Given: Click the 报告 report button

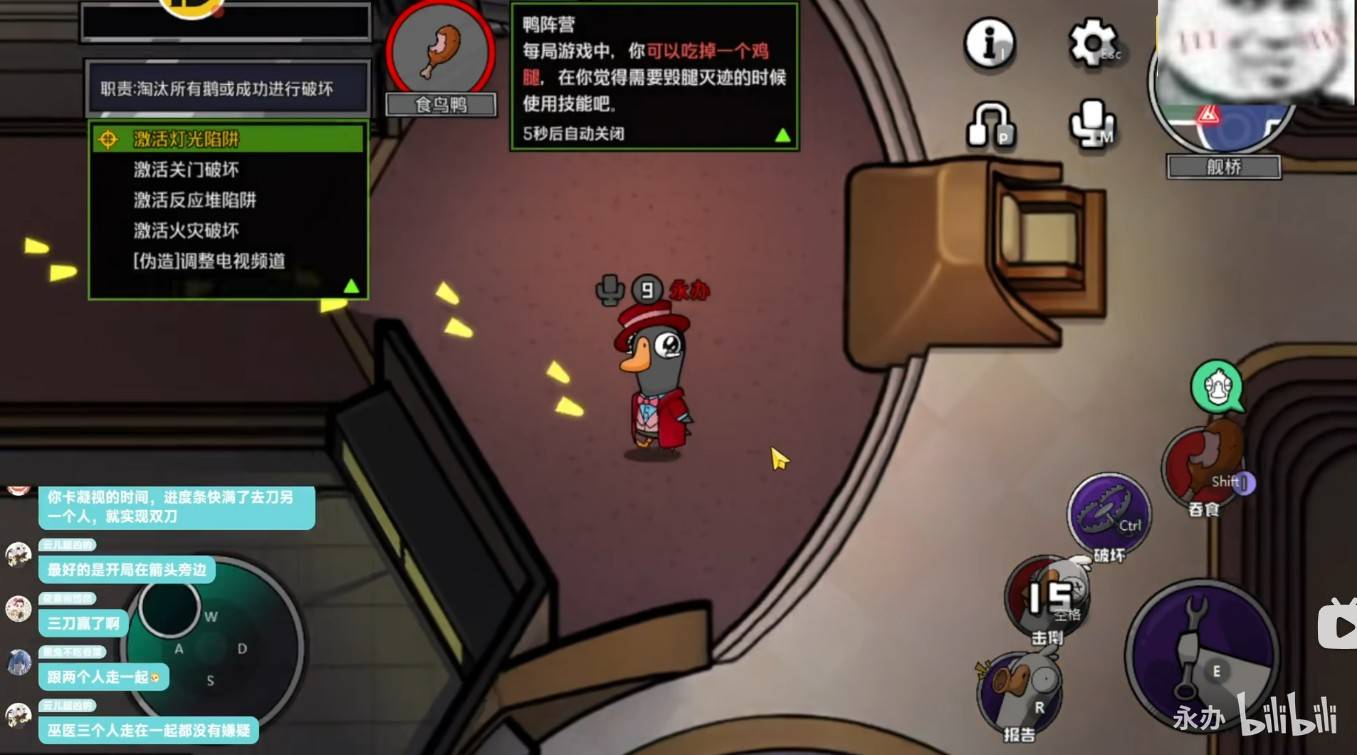Looking at the screenshot, I should [1019, 692].
